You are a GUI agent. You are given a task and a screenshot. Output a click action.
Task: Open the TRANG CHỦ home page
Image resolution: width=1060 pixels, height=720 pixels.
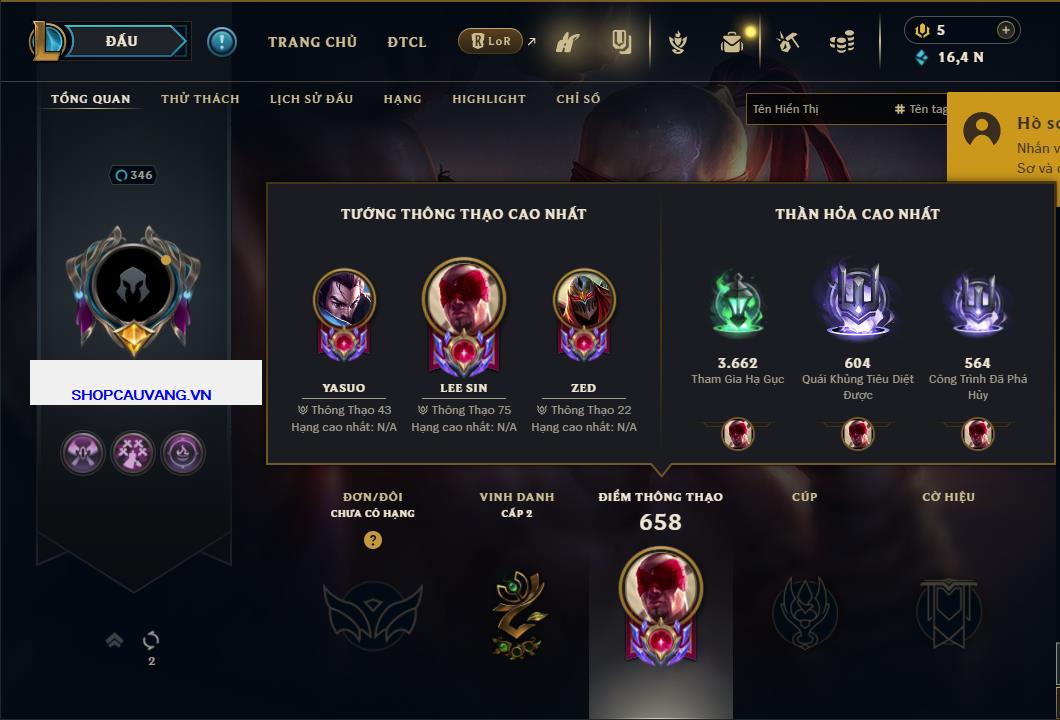coord(312,42)
